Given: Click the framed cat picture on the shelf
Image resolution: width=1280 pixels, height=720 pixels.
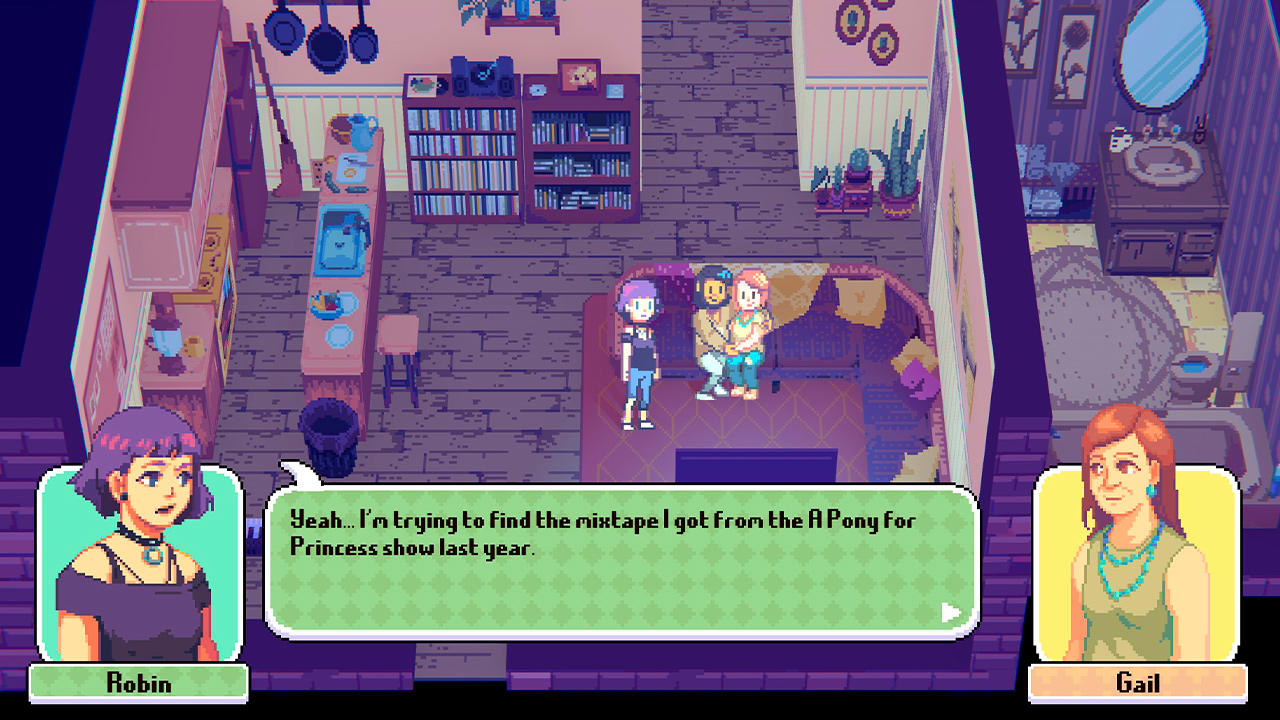Looking at the screenshot, I should pos(580,75).
